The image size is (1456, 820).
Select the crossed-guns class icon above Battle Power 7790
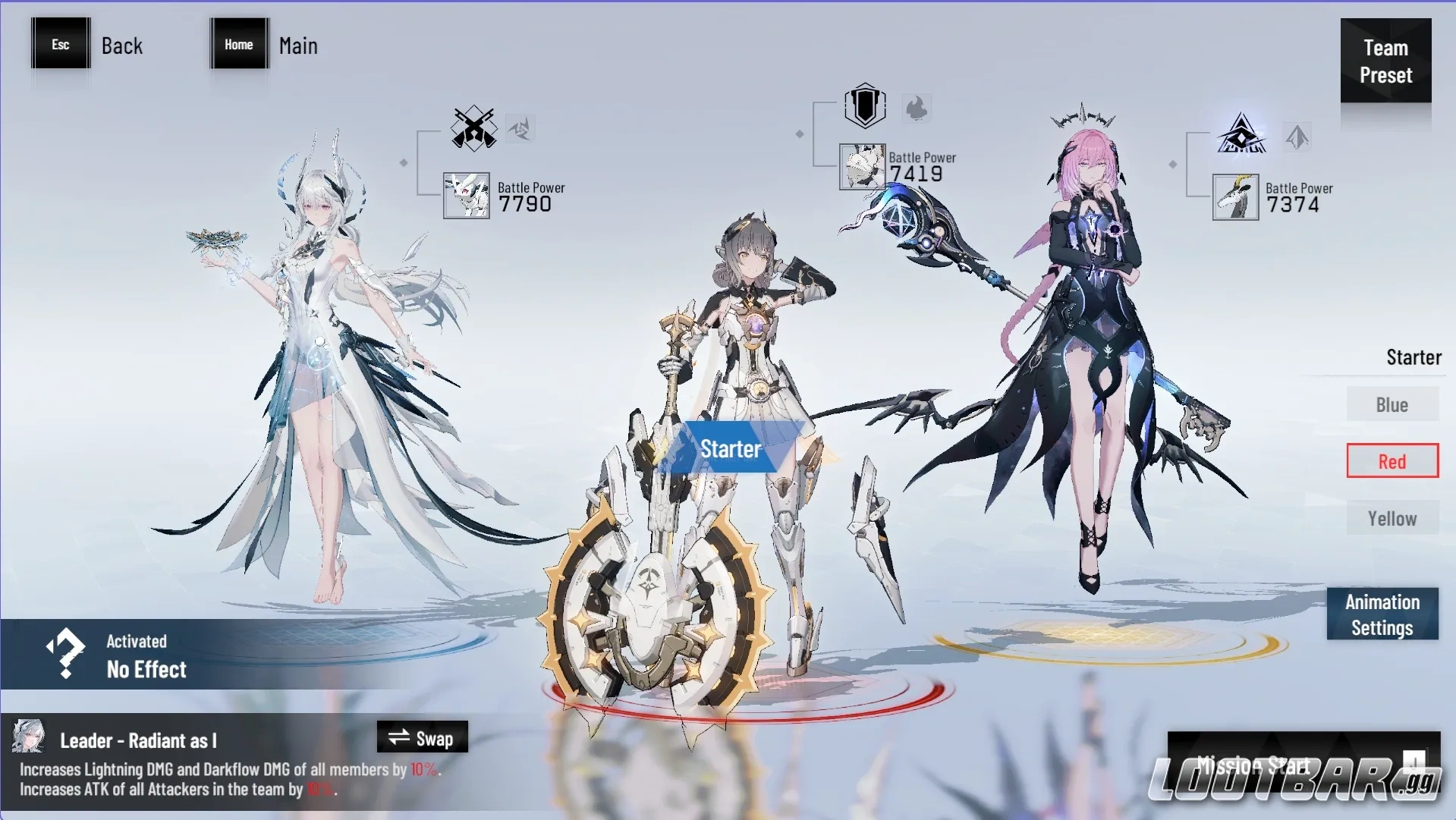coord(473,129)
